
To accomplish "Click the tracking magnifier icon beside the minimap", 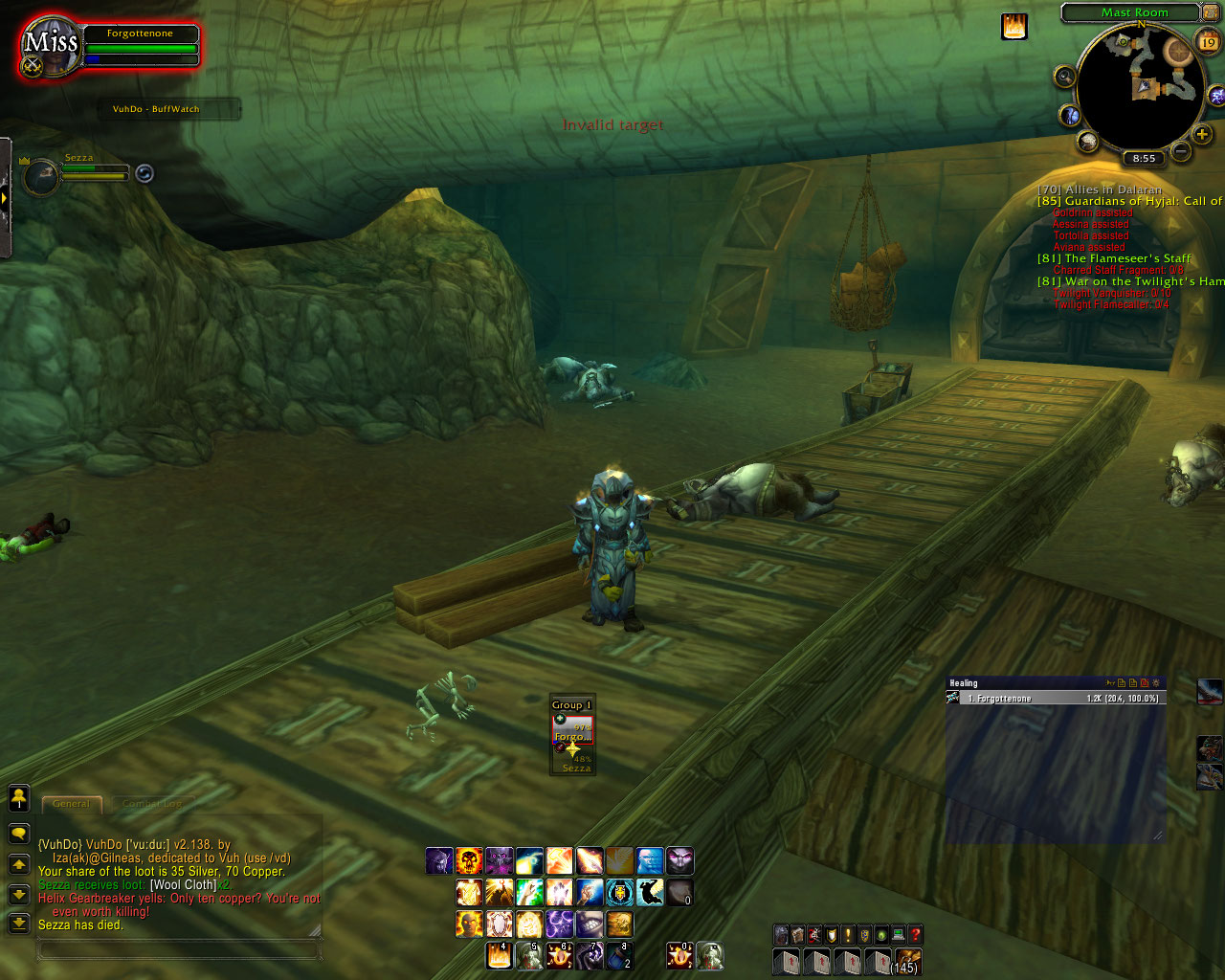I will click(1064, 78).
